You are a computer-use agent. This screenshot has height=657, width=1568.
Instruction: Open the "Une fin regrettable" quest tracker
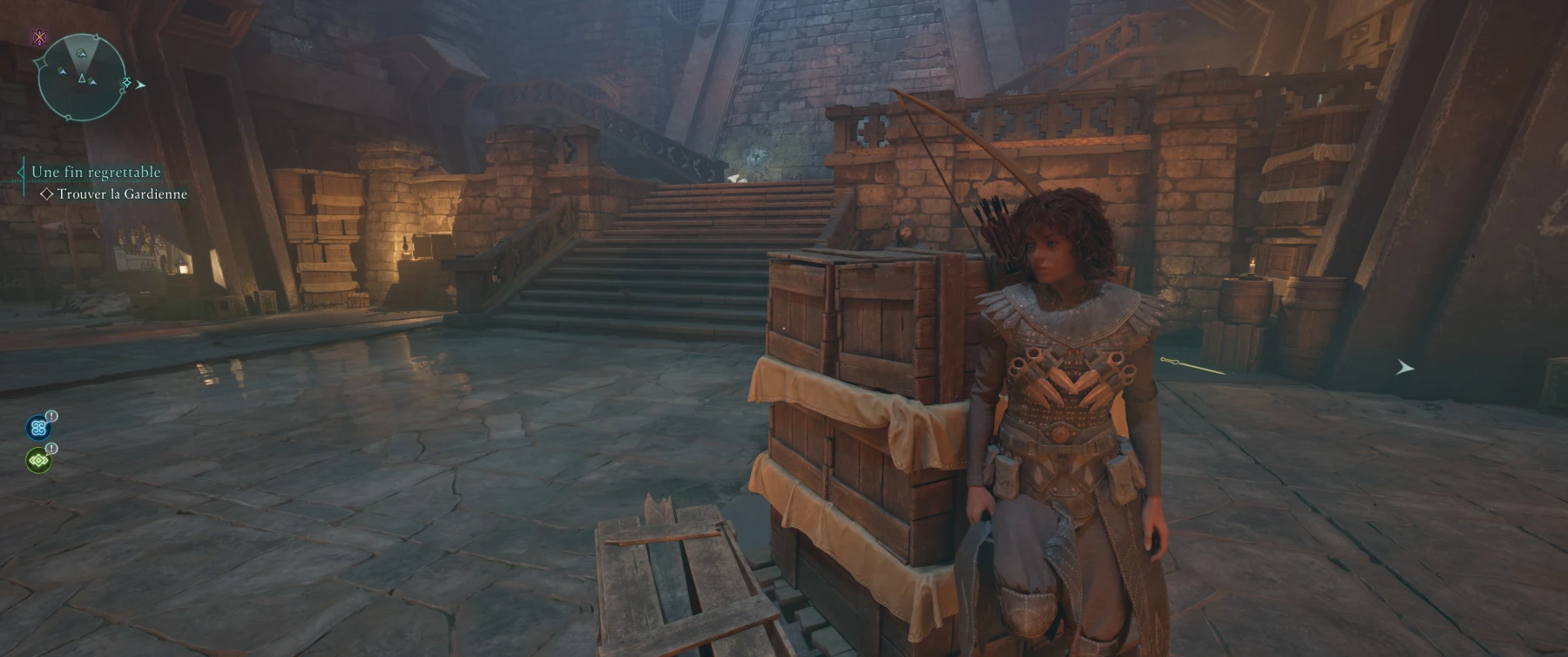(x=96, y=173)
